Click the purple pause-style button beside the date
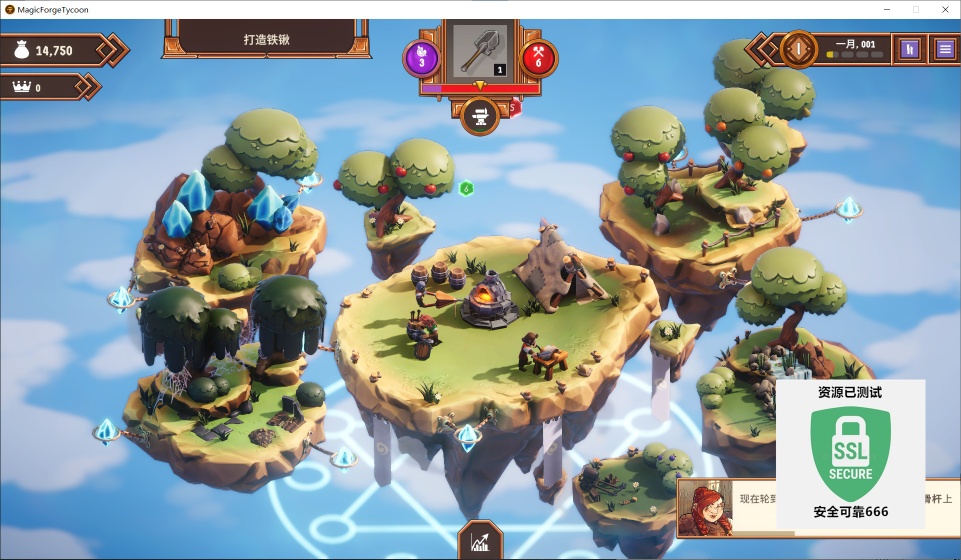Viewport: 961px width, 560px height. [909, 48]
